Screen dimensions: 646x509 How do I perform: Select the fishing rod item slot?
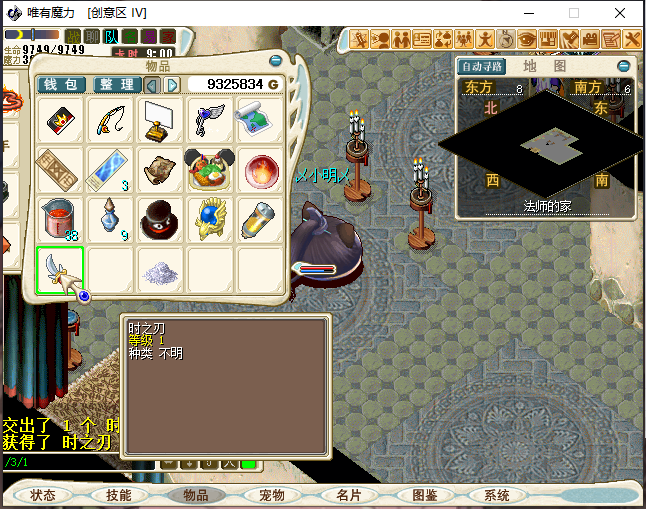[x=110, y=121]
